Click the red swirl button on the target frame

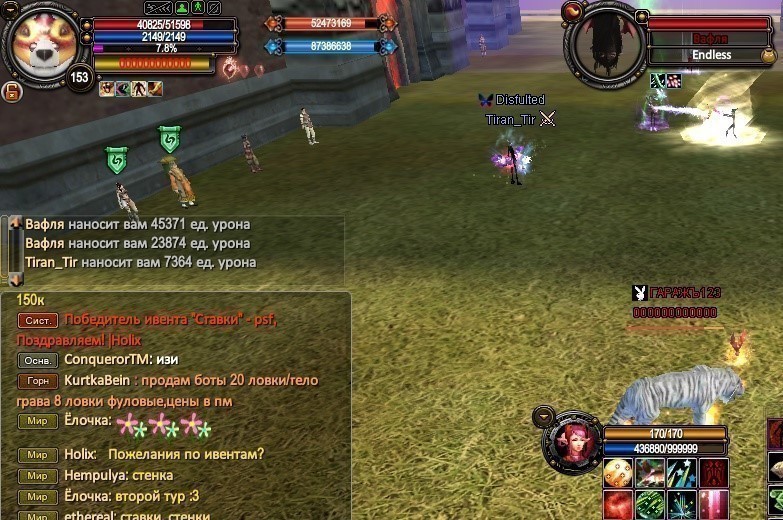[573, 11]
